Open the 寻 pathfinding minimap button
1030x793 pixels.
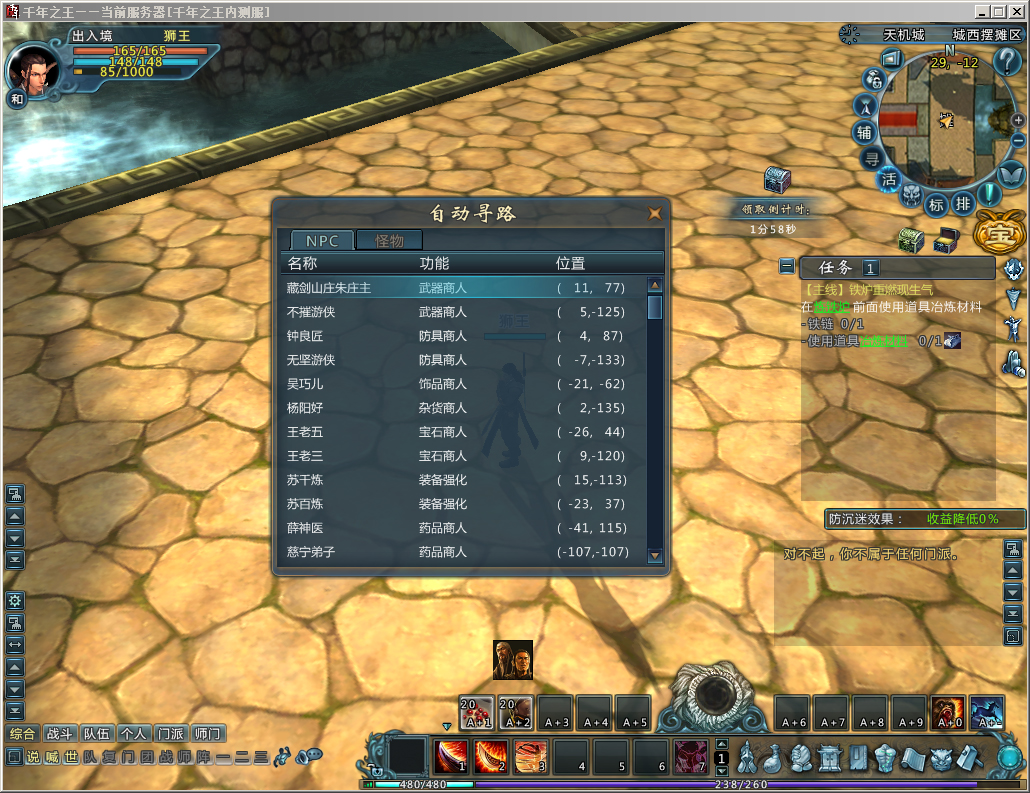point(872,158)
